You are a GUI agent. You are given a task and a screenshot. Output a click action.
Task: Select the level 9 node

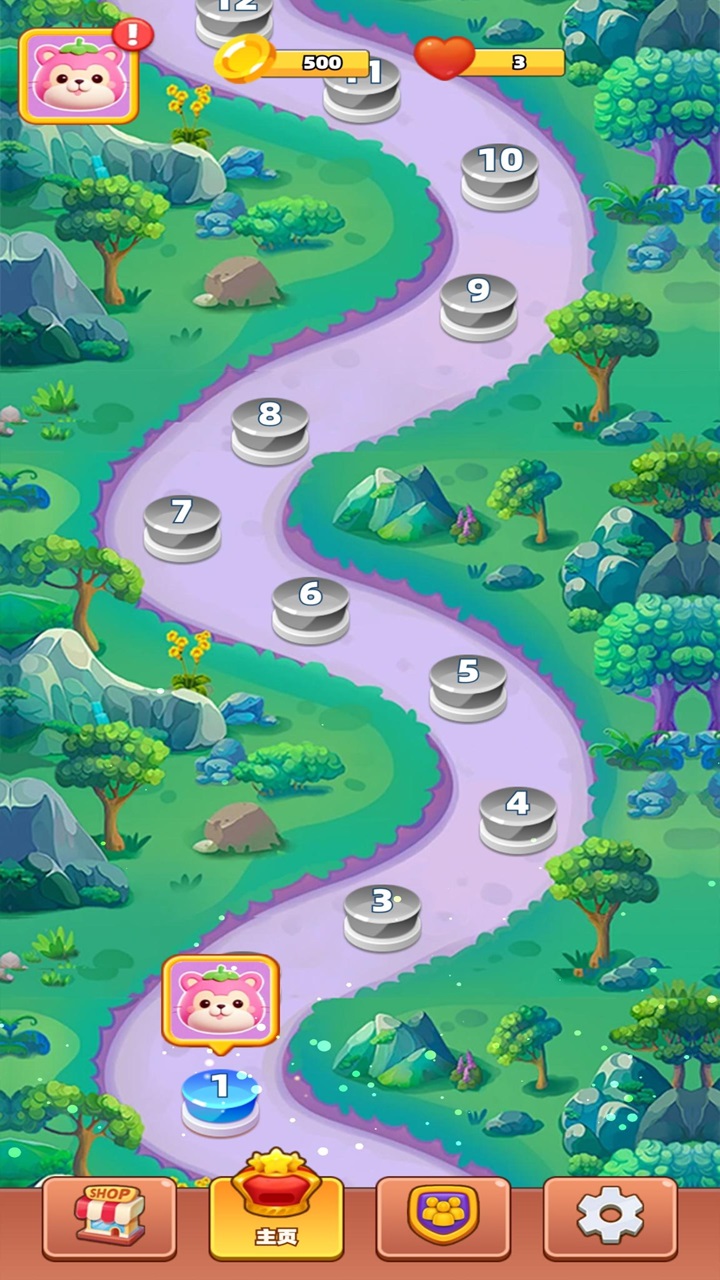point(479,302)
